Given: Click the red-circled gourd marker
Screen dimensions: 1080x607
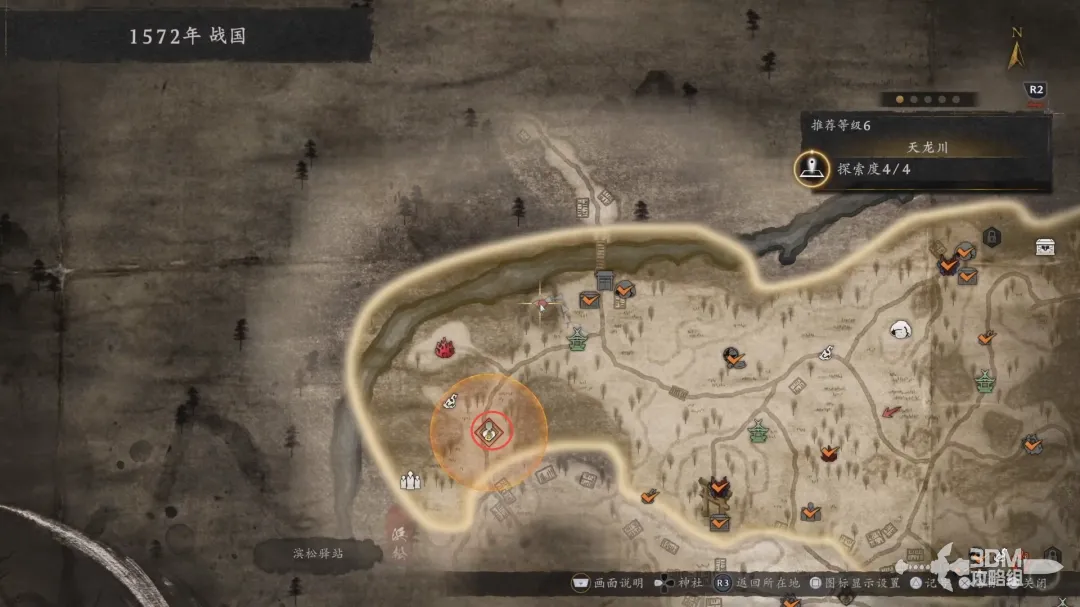Looking at the screenshot, I should tap(488, 431).
